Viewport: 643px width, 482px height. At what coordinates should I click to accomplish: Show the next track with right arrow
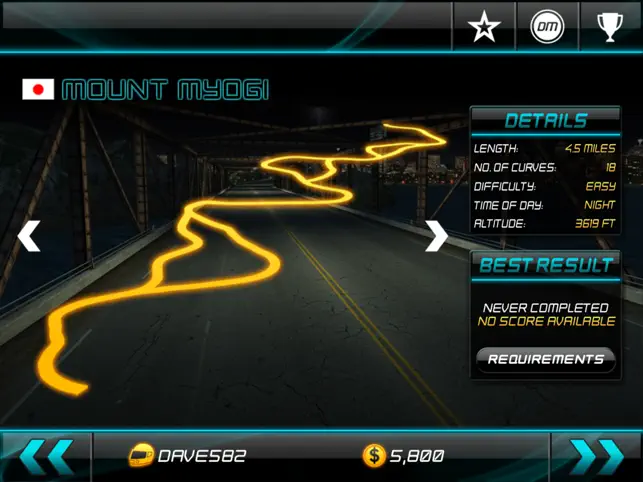[x=436, y=236]
